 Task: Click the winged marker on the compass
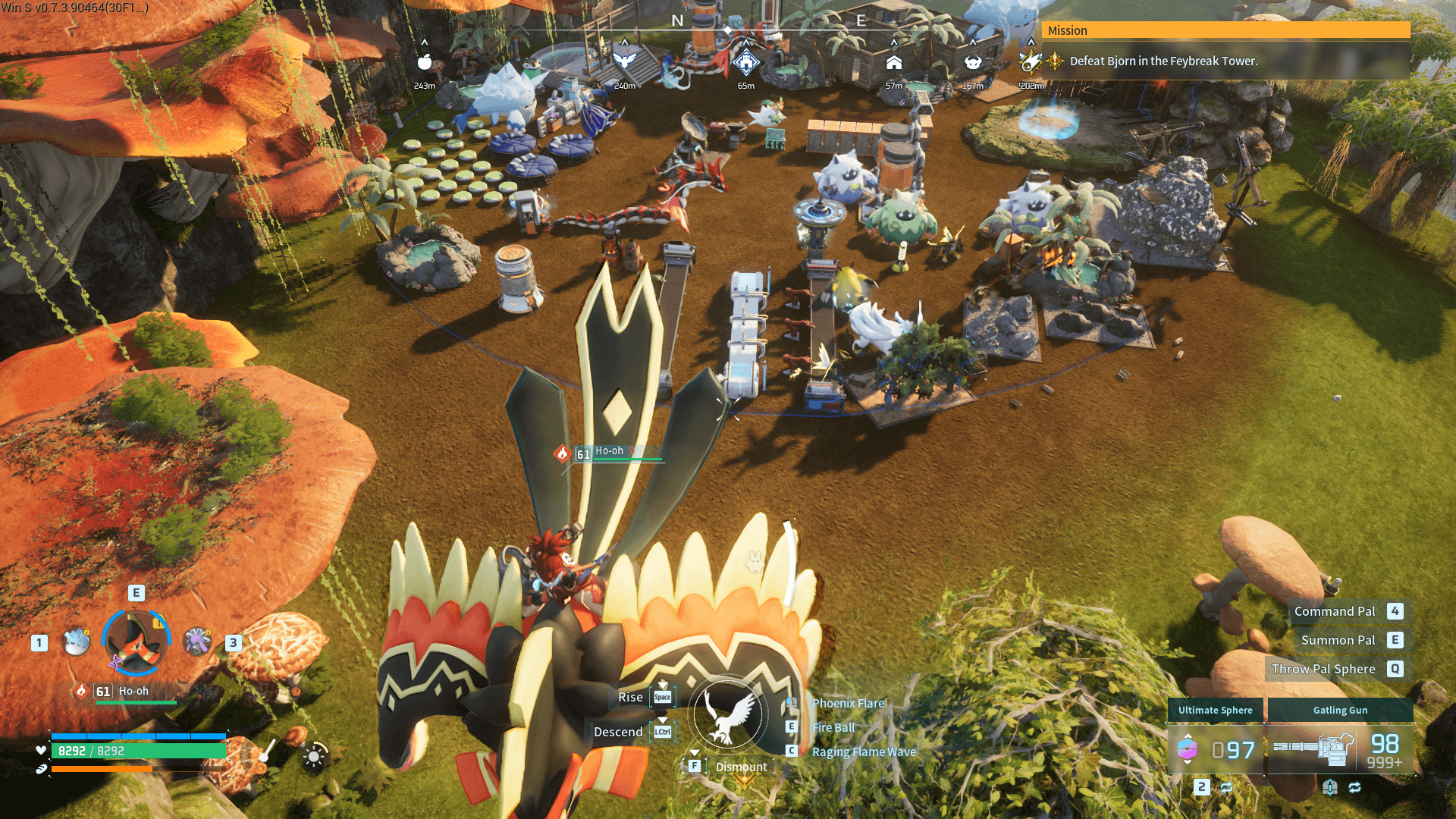click(x=624, y=61)
